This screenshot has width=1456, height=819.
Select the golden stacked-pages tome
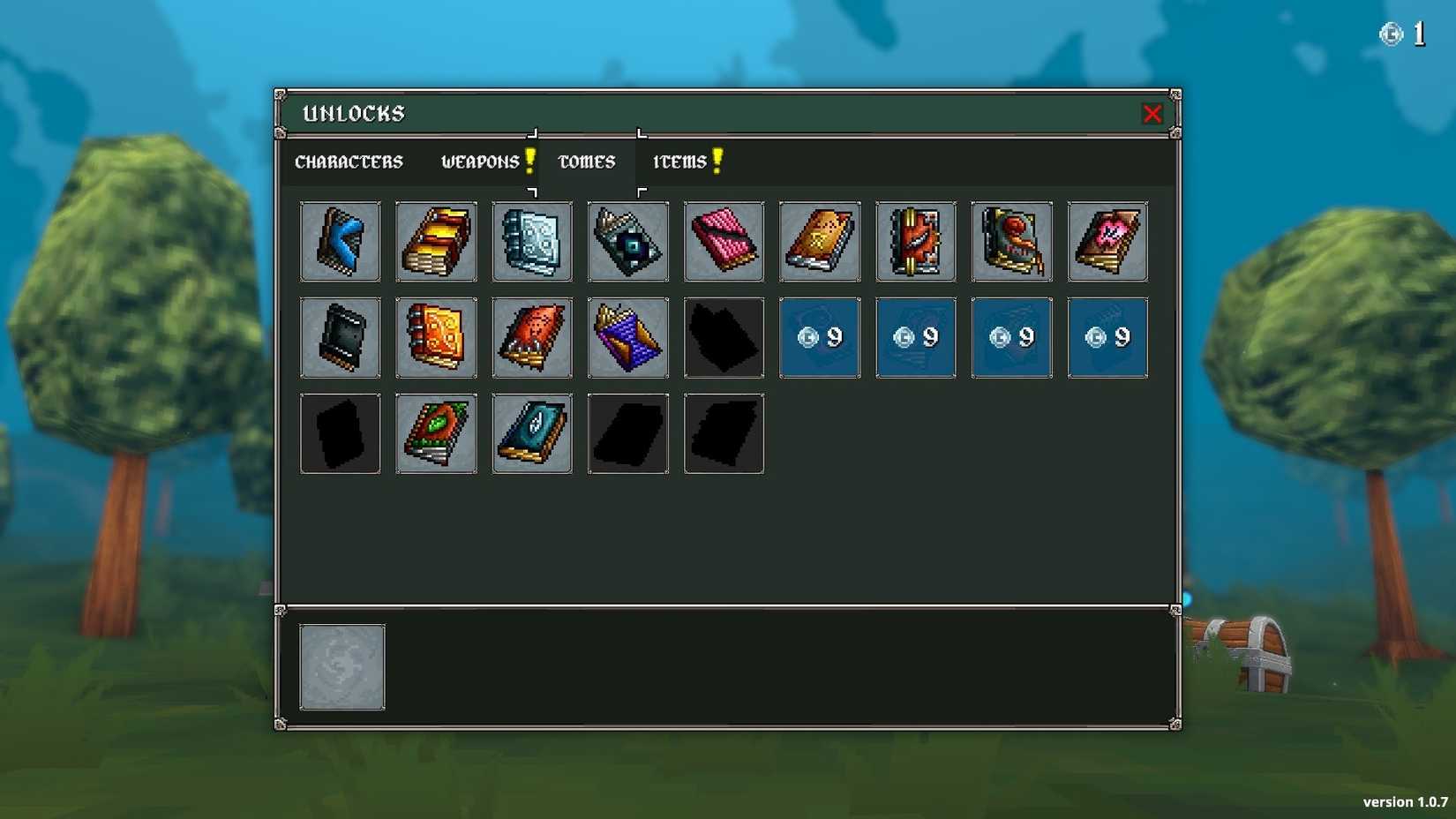pos(436,241)
